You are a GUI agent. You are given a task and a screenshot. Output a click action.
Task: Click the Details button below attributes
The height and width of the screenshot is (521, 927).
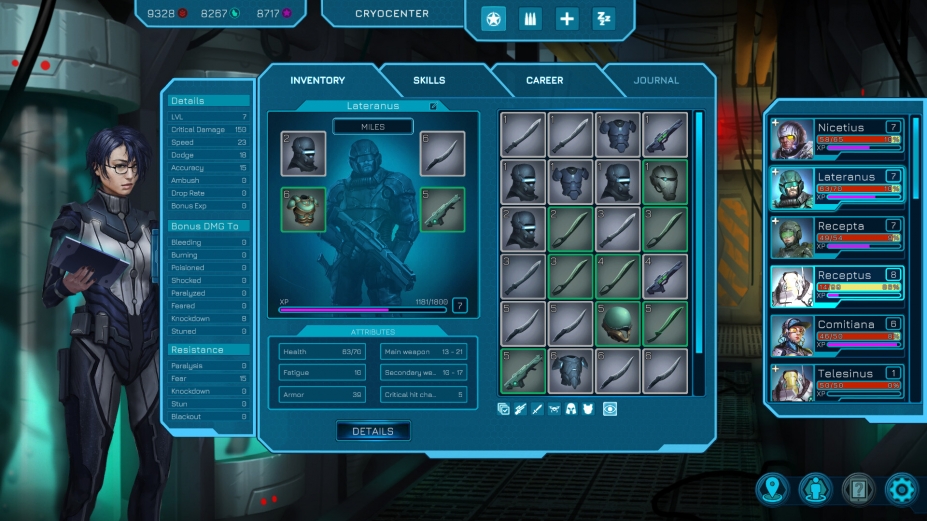373,431
